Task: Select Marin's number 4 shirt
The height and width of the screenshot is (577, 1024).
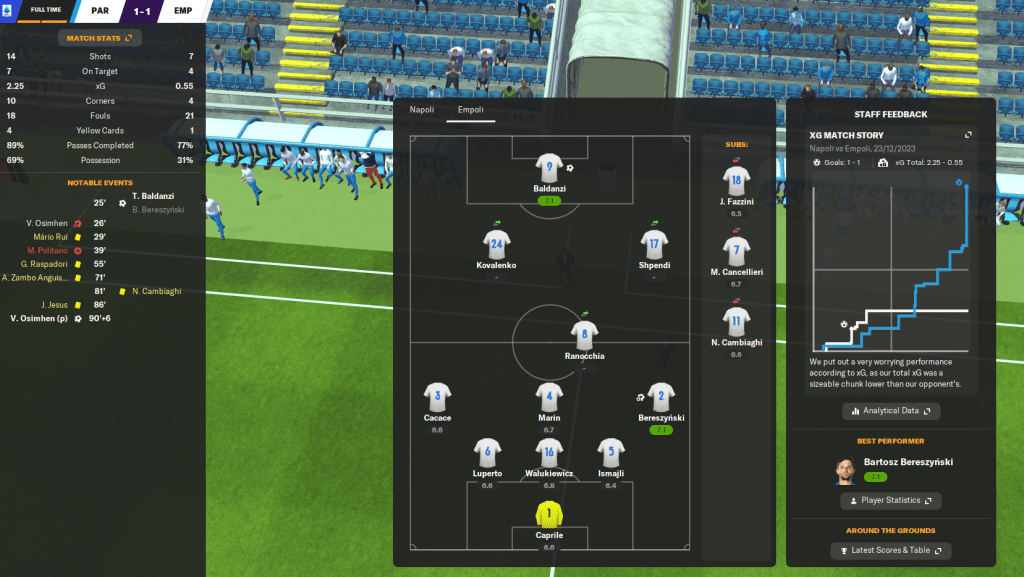Action: 548,396
